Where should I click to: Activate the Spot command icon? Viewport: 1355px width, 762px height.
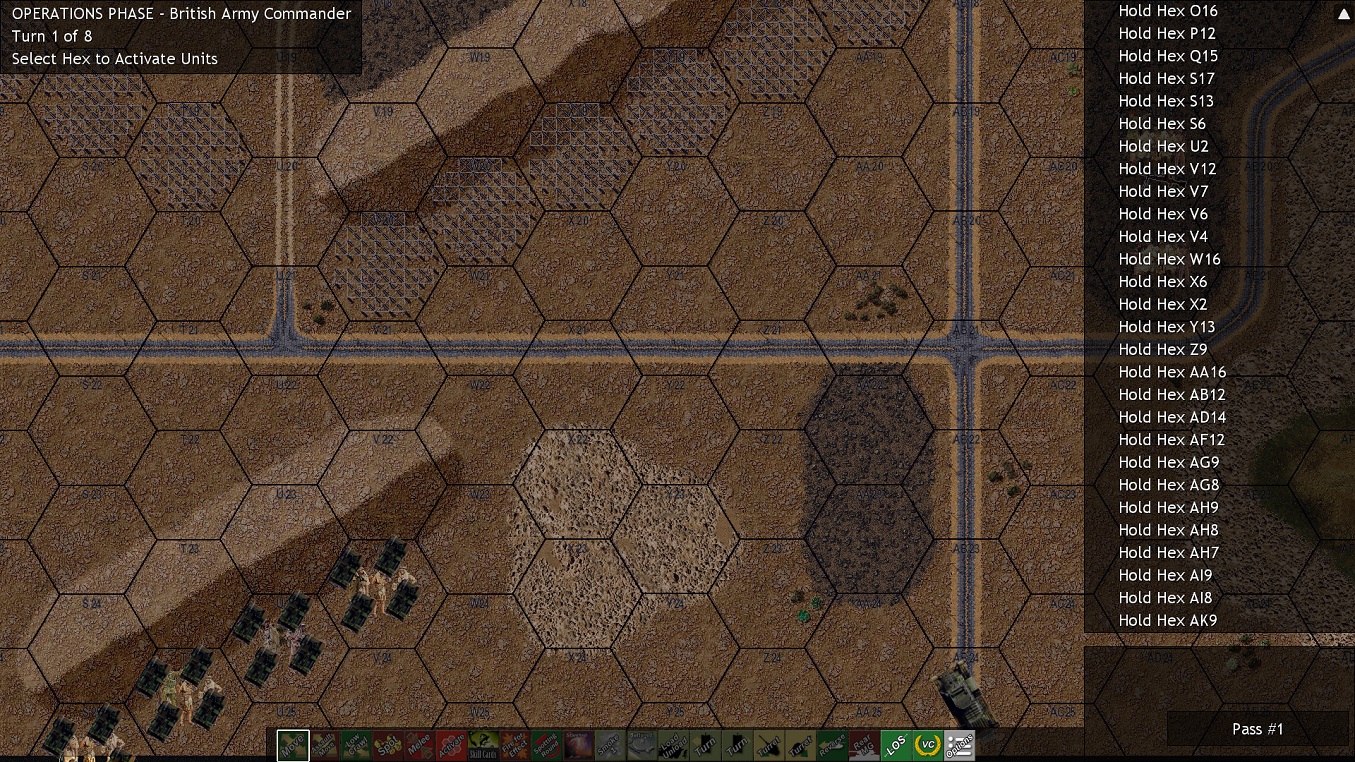point(387,745)
